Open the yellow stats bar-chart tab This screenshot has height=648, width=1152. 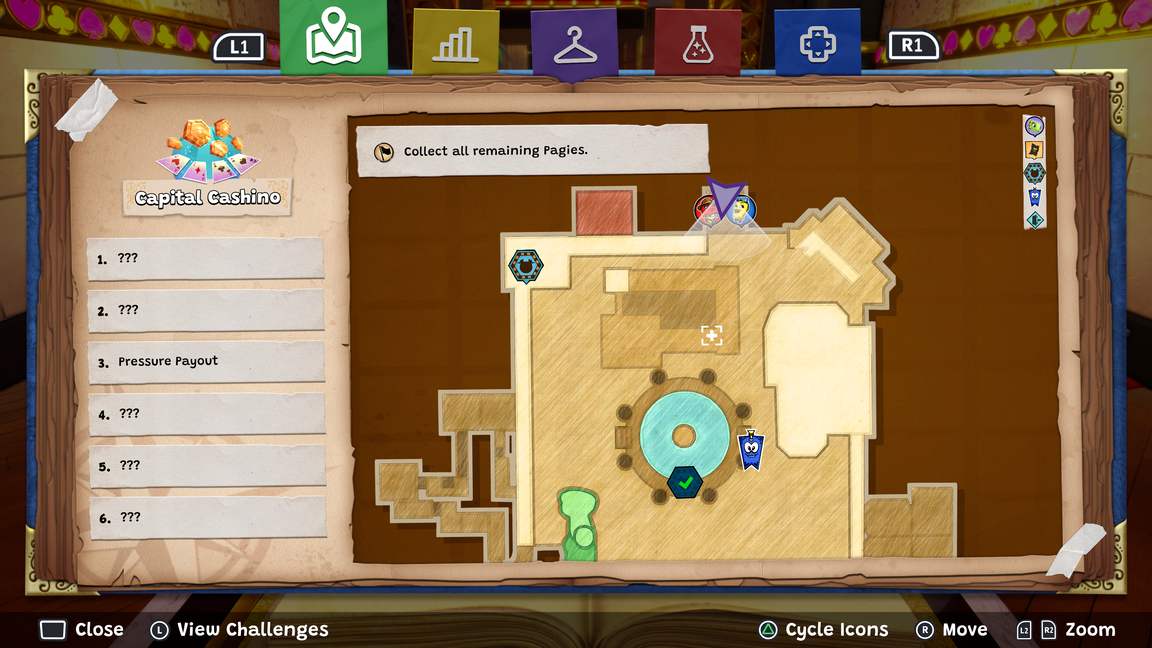pyautogui.click(x=455, y=43)
